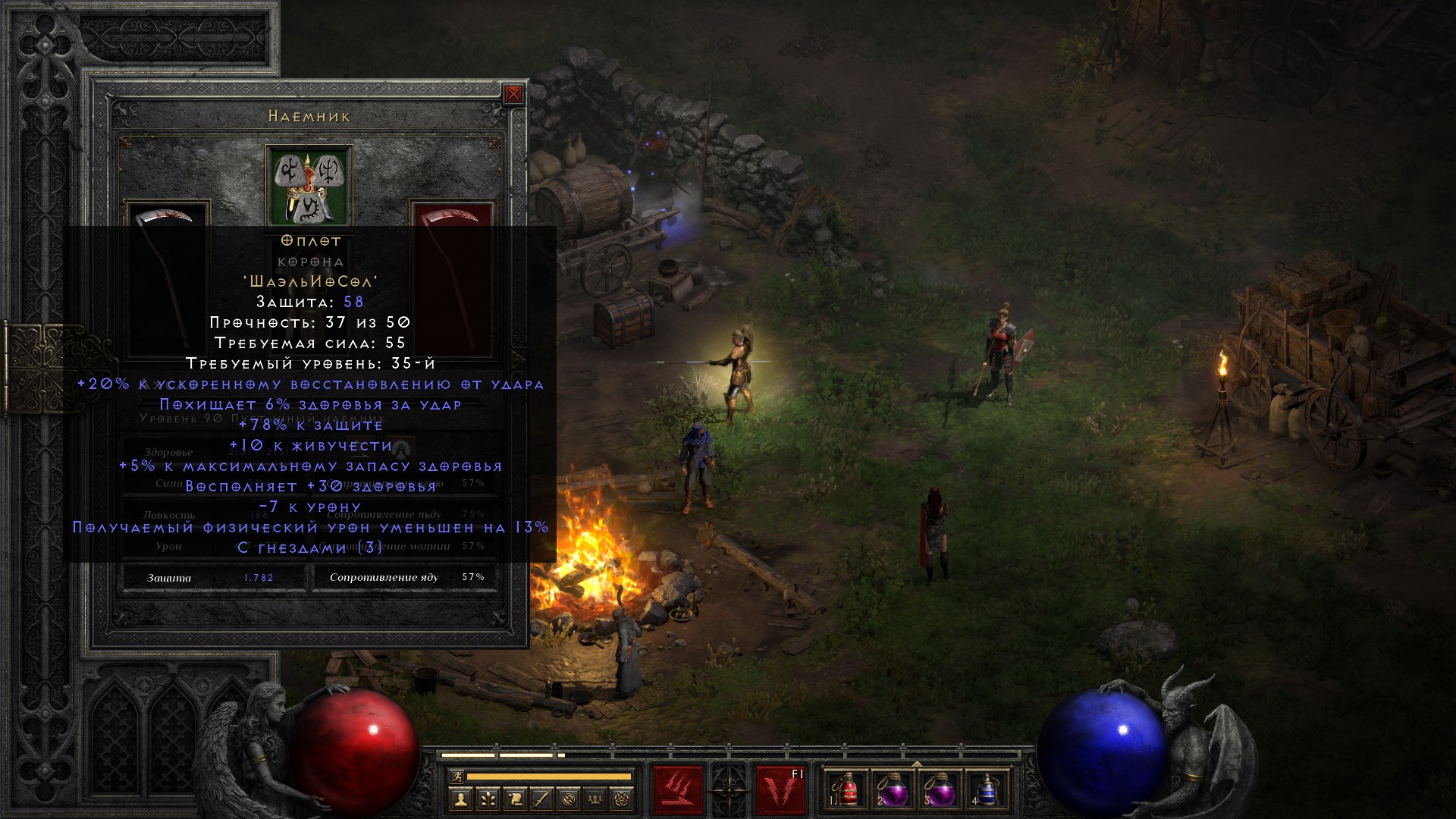Use the purple rejuvenation potion in slot 2
The image size is (1456, 819).
(x=893, y=790)
